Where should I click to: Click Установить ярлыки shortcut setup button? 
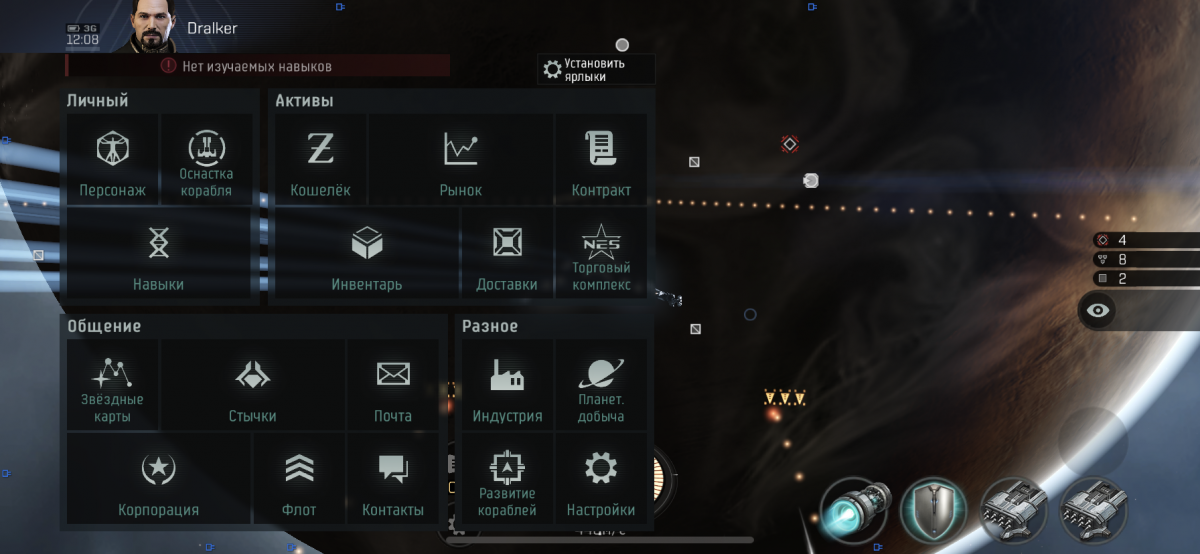pos(595,69)
